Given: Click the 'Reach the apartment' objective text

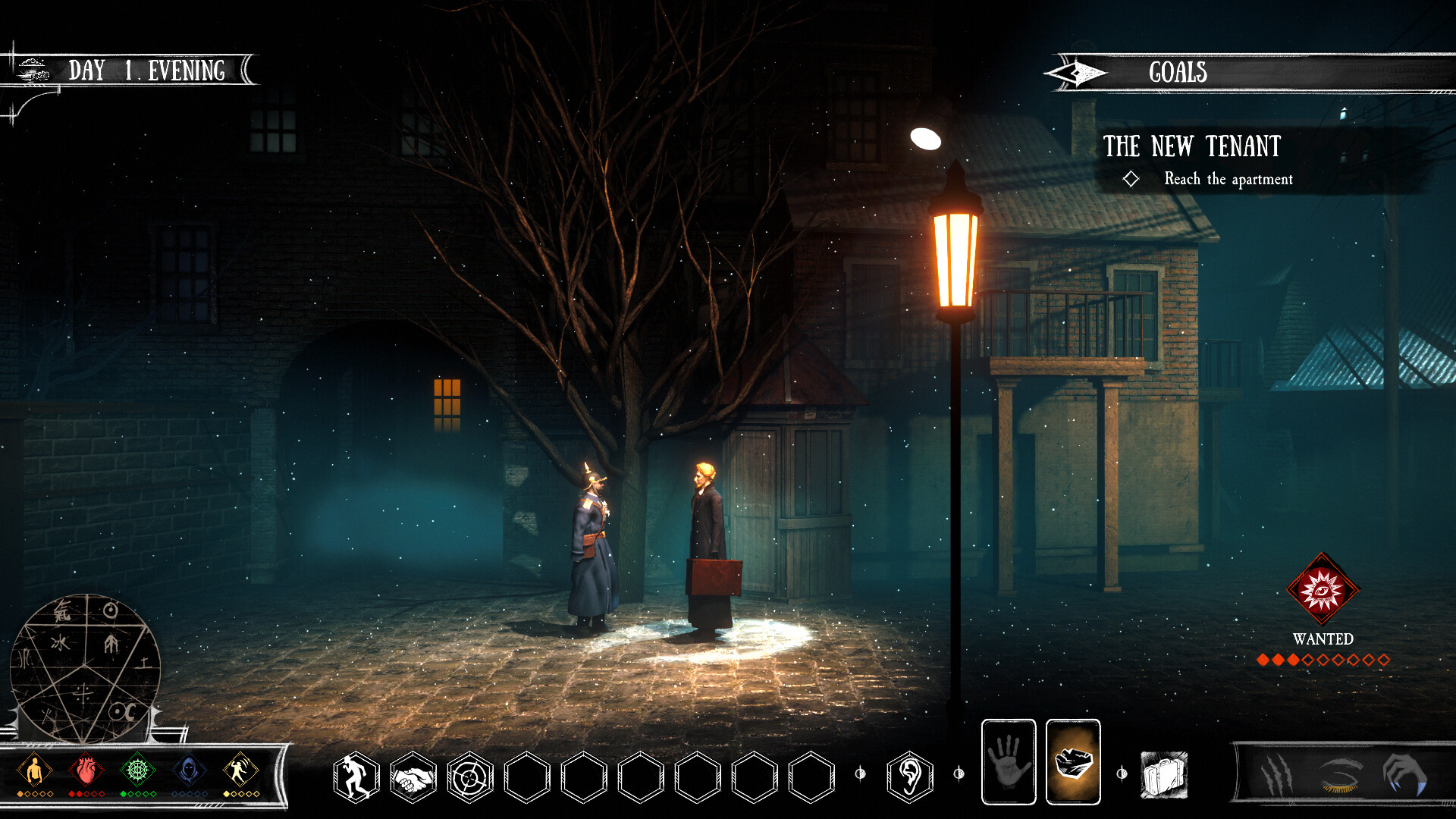Looking at the screenshot, I should pyautogui.click(x=1229, y=180).
